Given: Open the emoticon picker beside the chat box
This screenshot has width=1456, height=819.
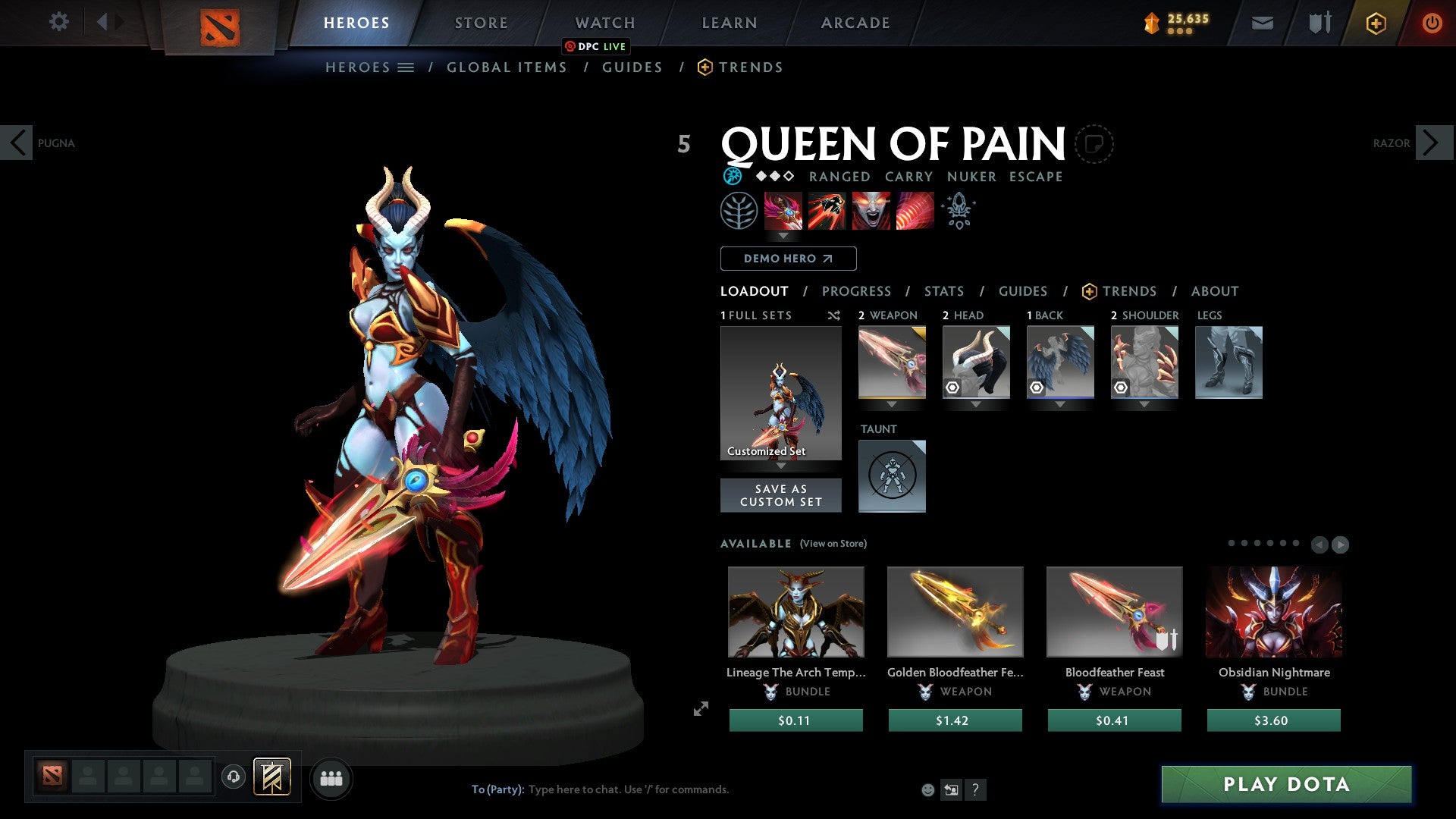Looking at the screenshot, I should (x=927, y=789).
